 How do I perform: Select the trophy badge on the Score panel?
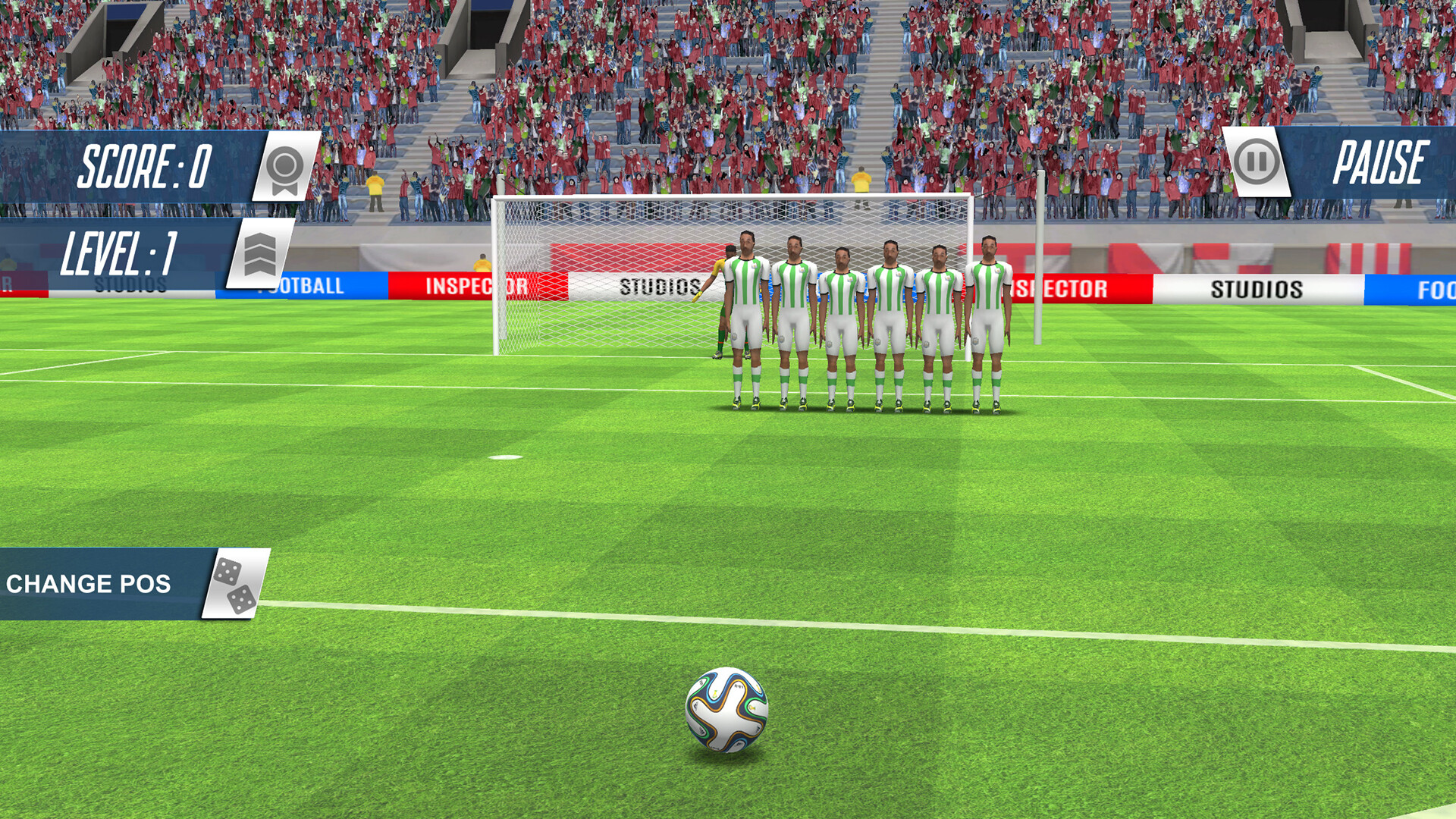coord(286,169)
